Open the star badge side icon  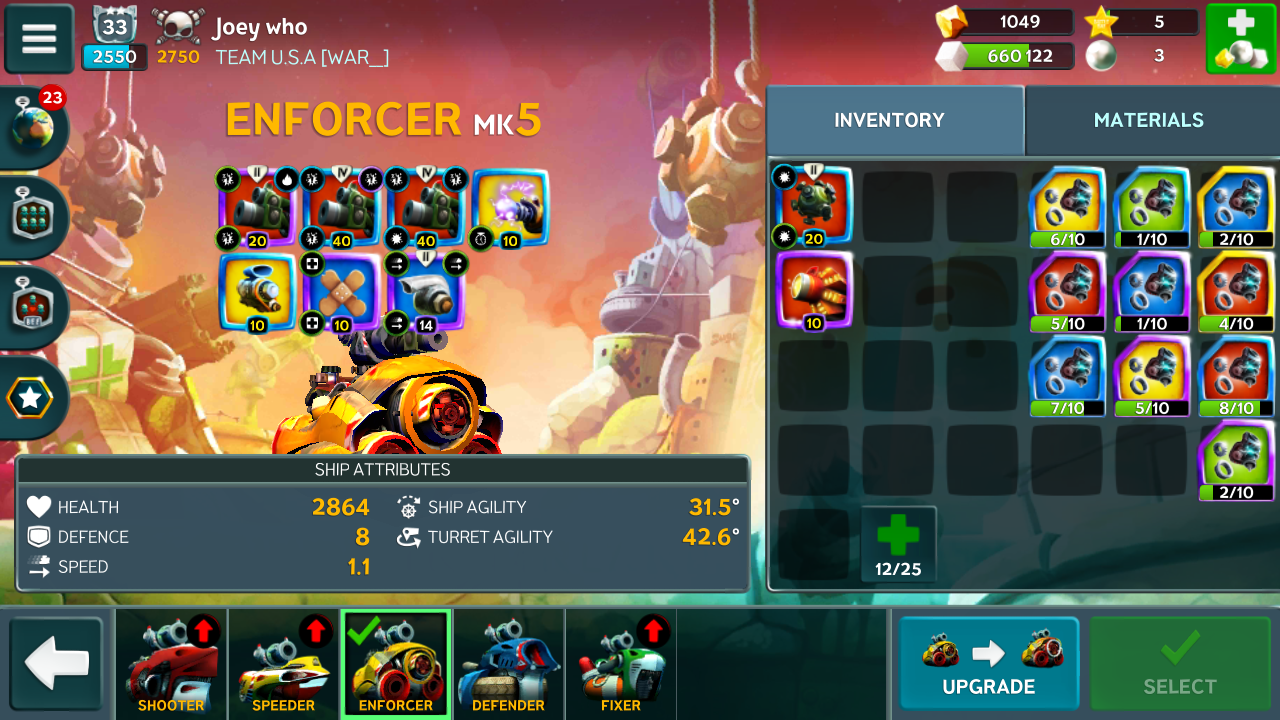coord(32,399)
